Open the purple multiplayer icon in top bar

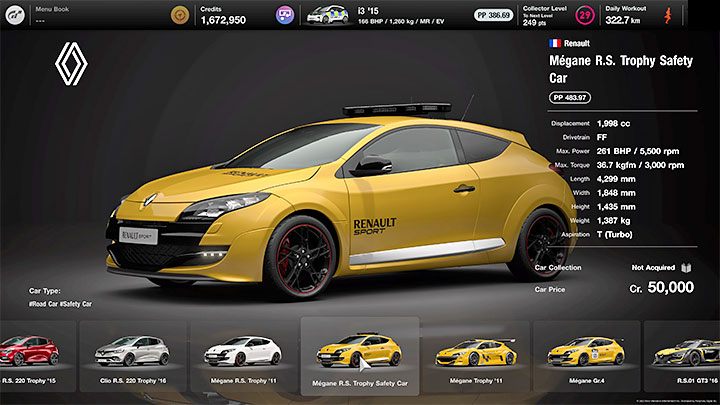[x=285, y=14]
